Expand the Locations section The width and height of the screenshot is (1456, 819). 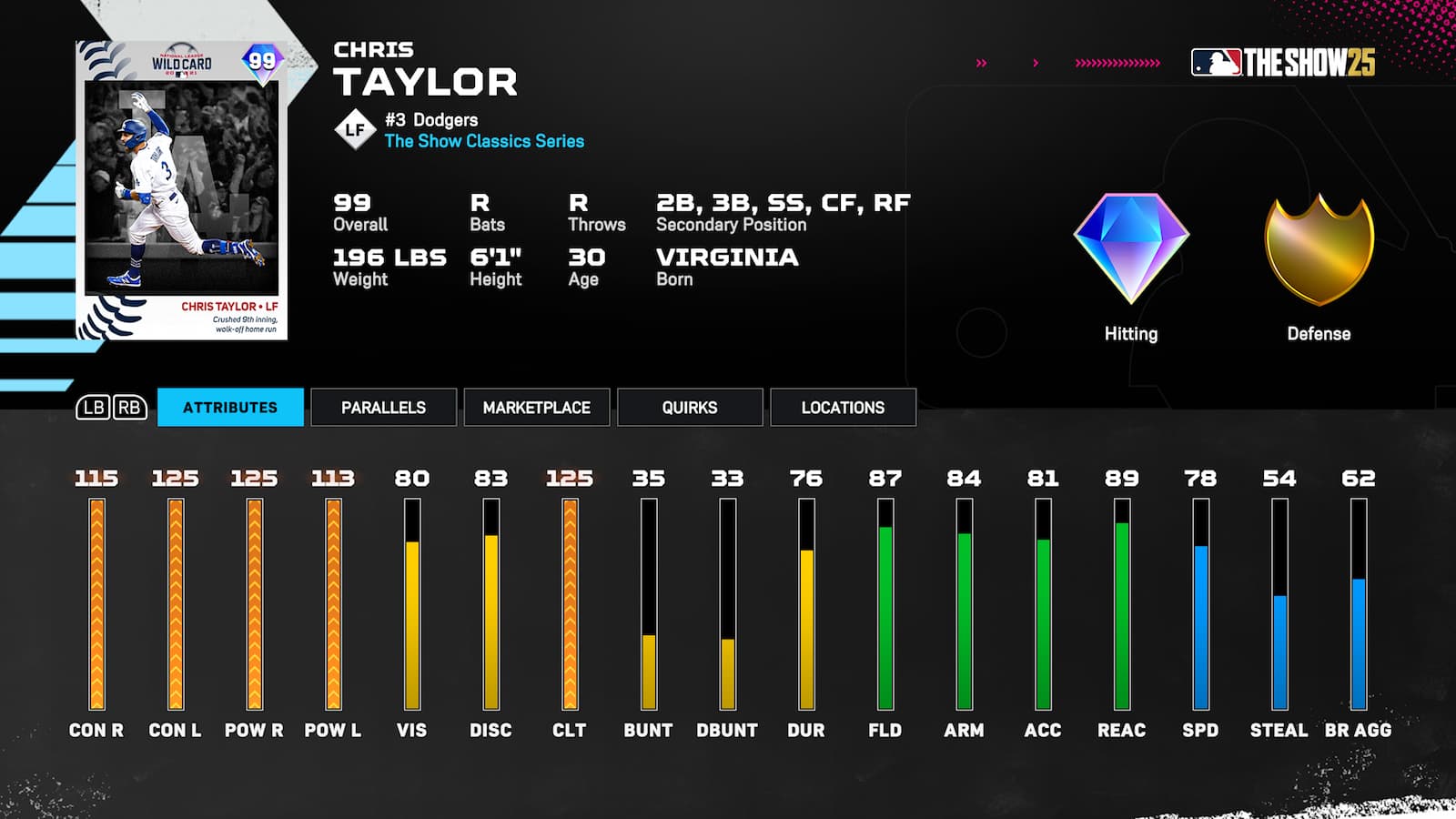(842, 408)
